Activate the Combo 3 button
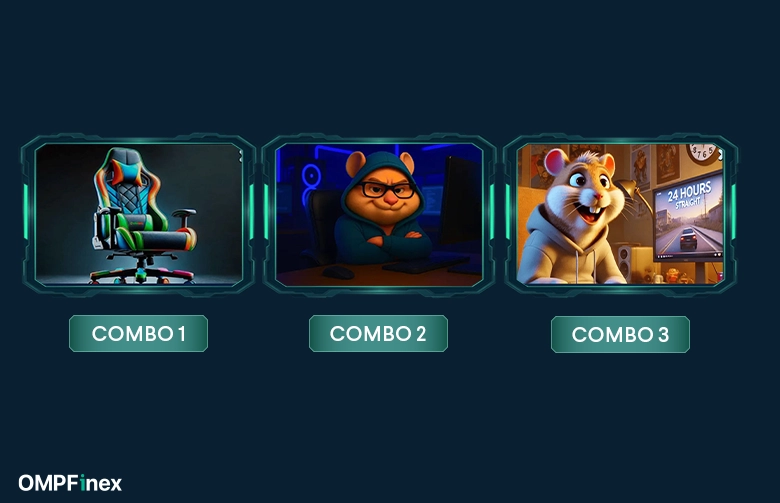The width and height of the screenshot is (780, 503). (x=620, y=335)
